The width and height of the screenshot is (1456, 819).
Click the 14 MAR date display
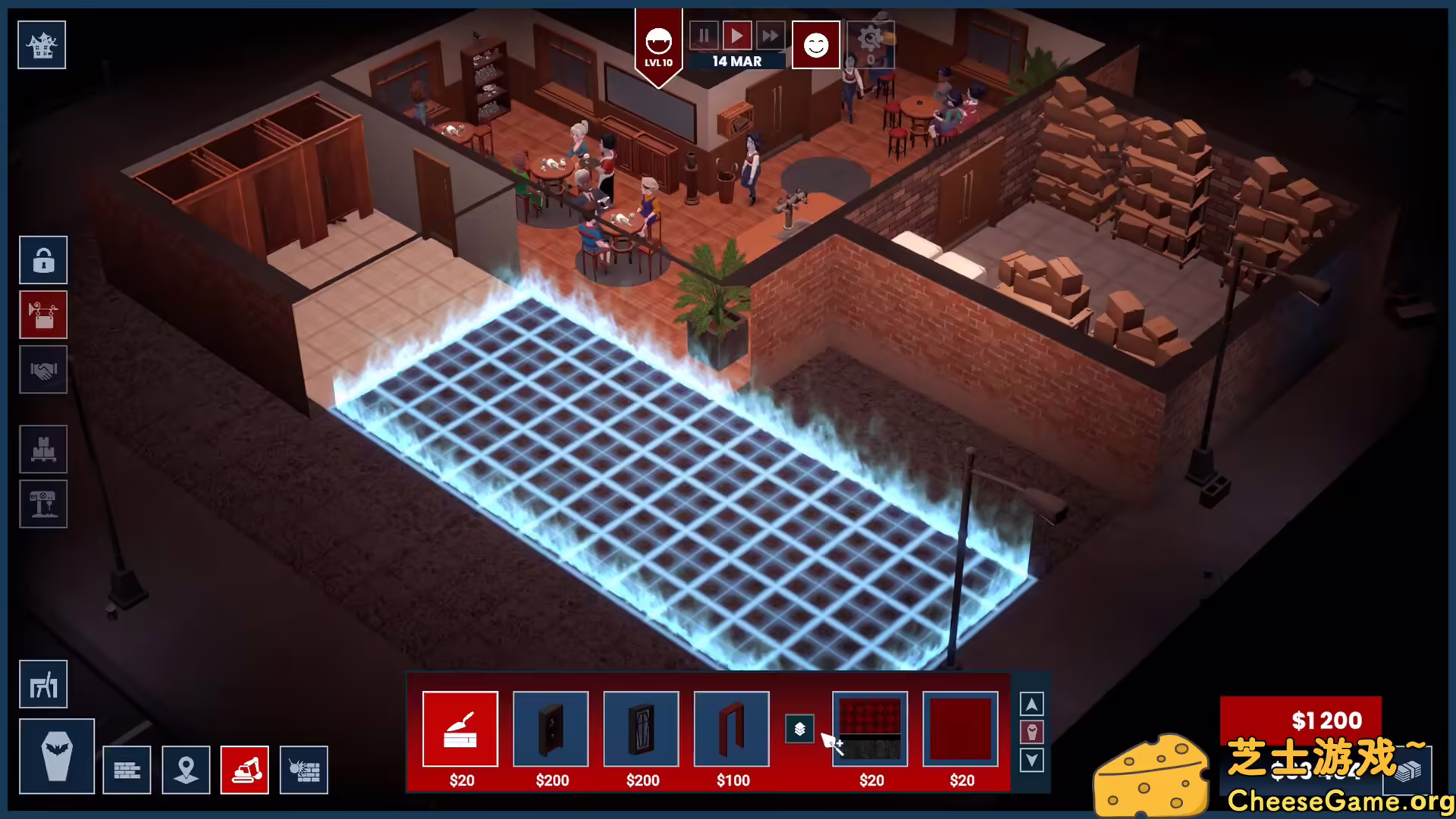coord(736,61)
